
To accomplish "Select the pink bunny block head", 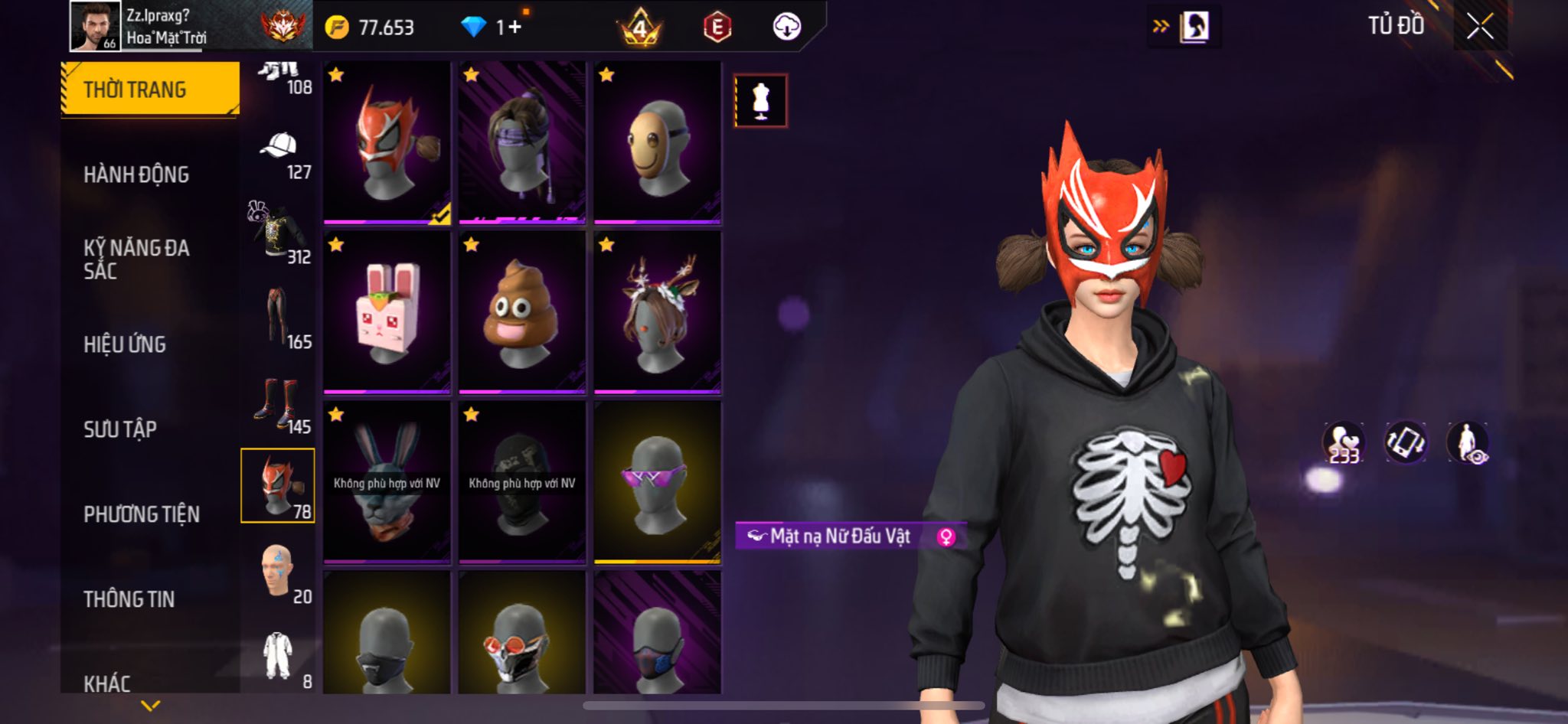I will tap(387, 312).
